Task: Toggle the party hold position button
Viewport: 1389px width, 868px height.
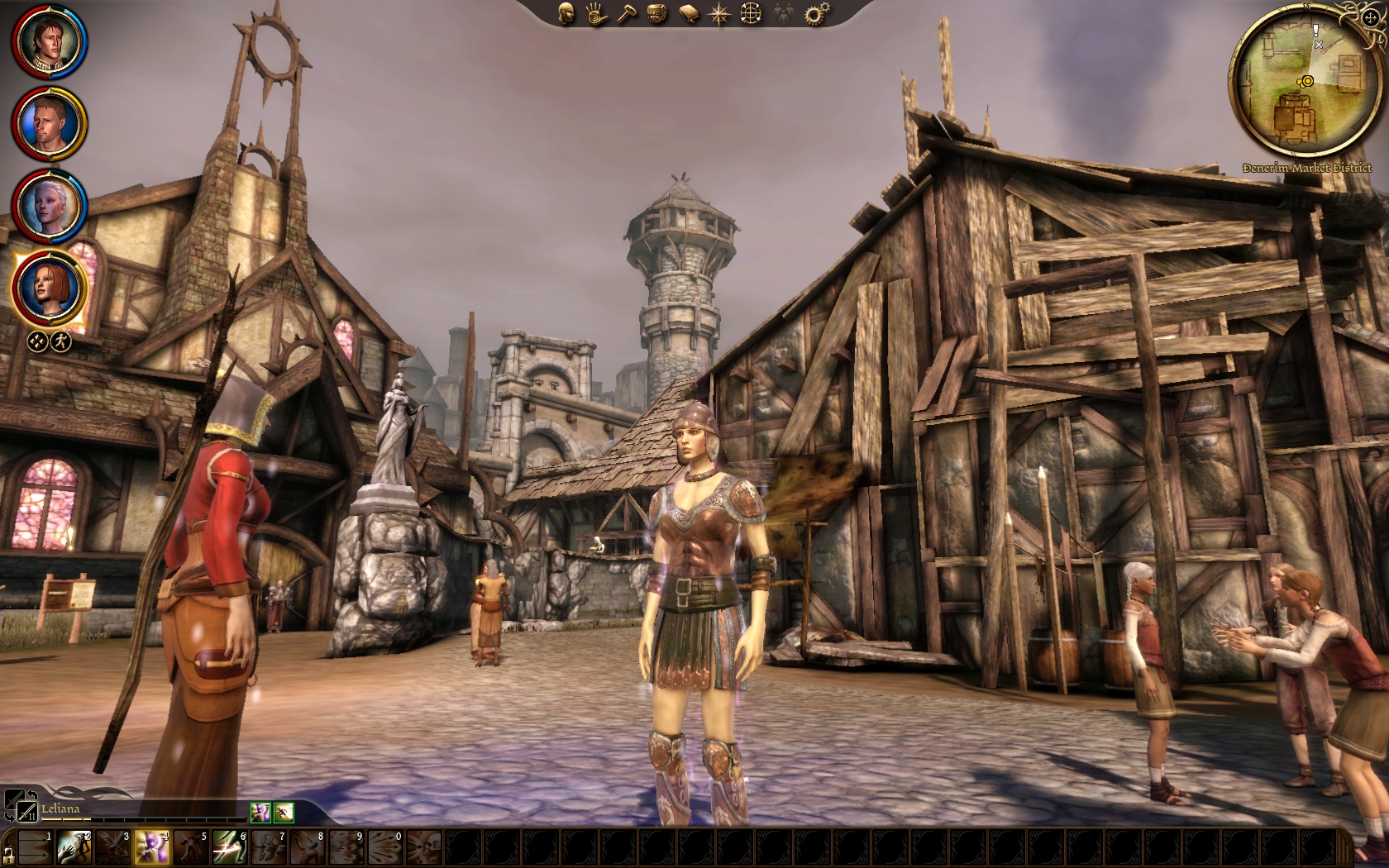Action: point(37,341)
